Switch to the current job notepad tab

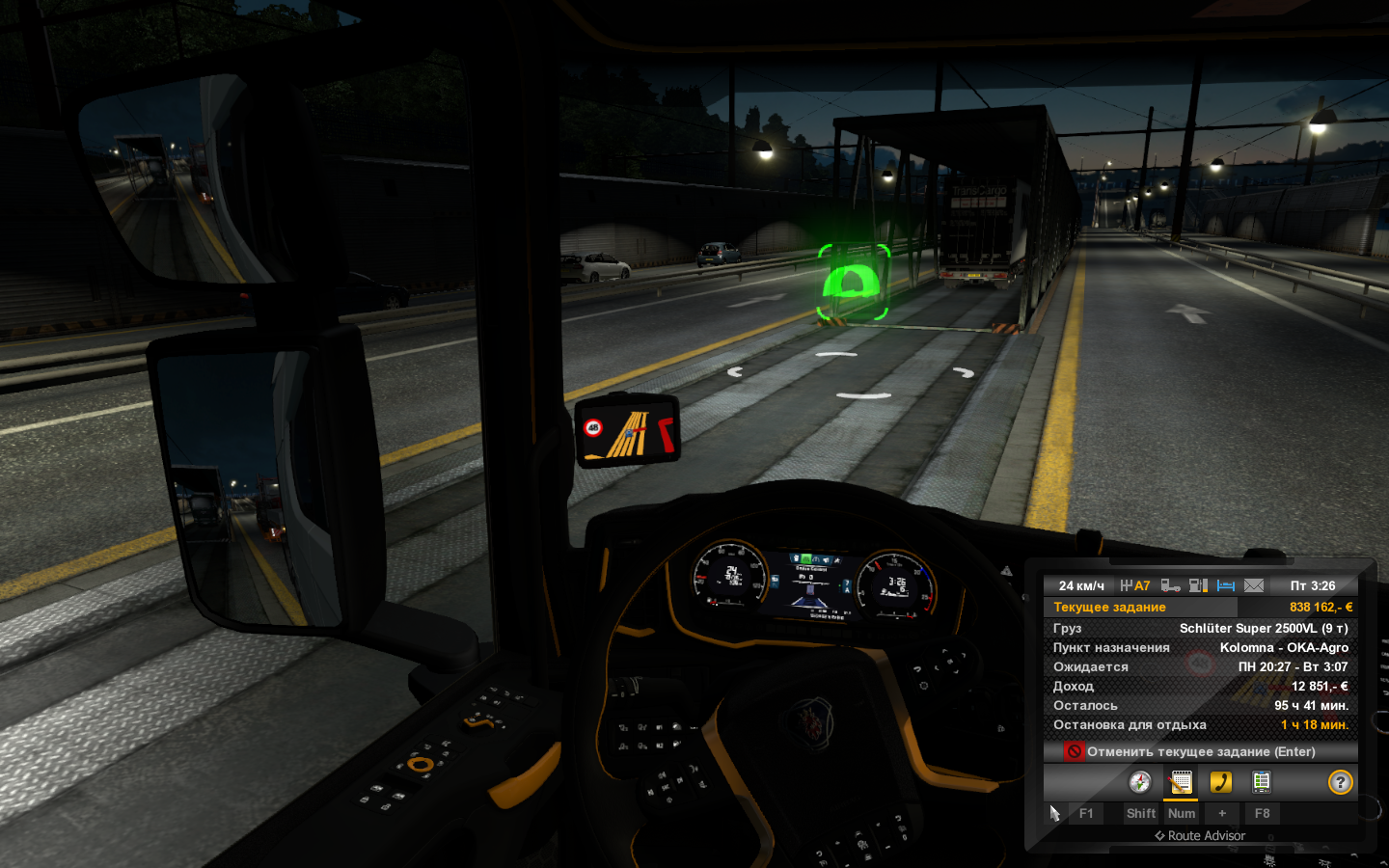pyautogui.click(x=1181, y=782)
